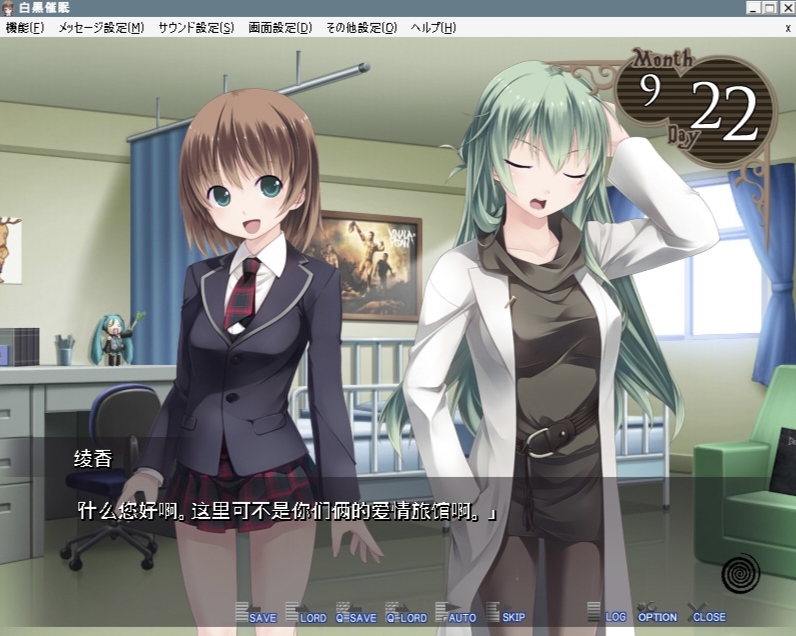This screenshot has height=636, width=796.
Task: Open the サウンド設定(S) menu
Action: pyautogui.click(x=196, y=28)
